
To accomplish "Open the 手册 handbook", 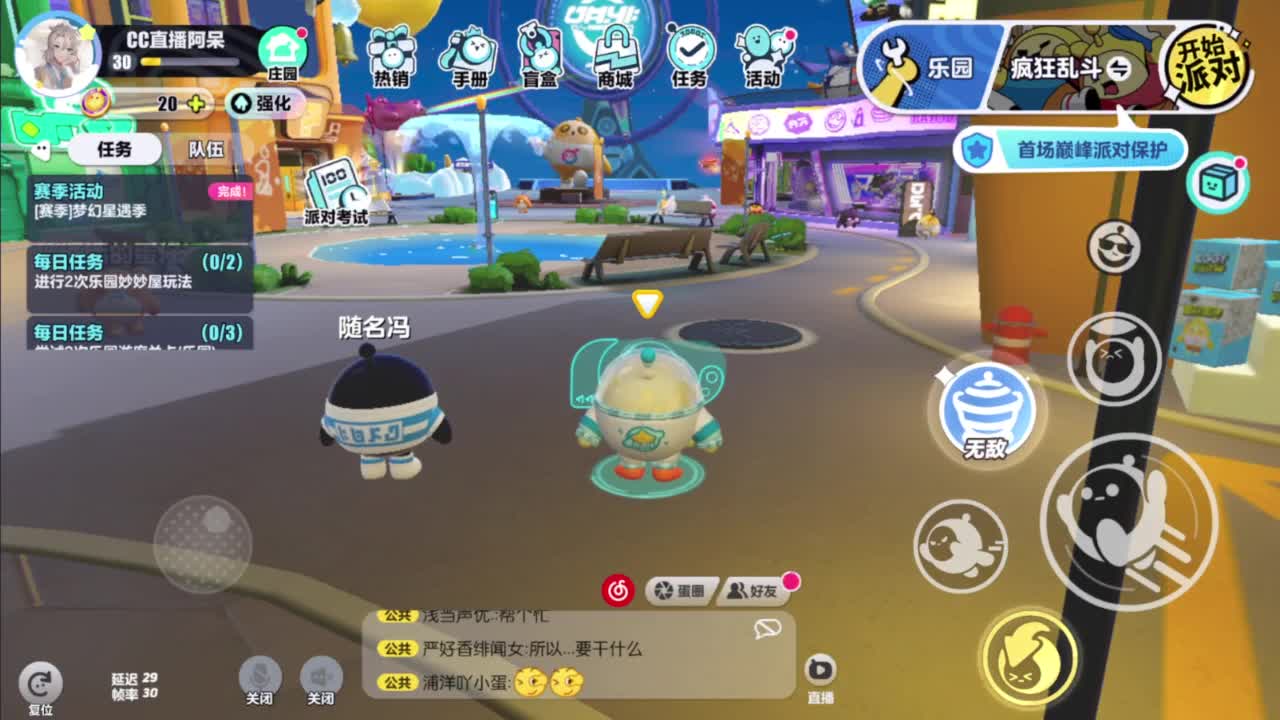I will [x=467, y=55].
